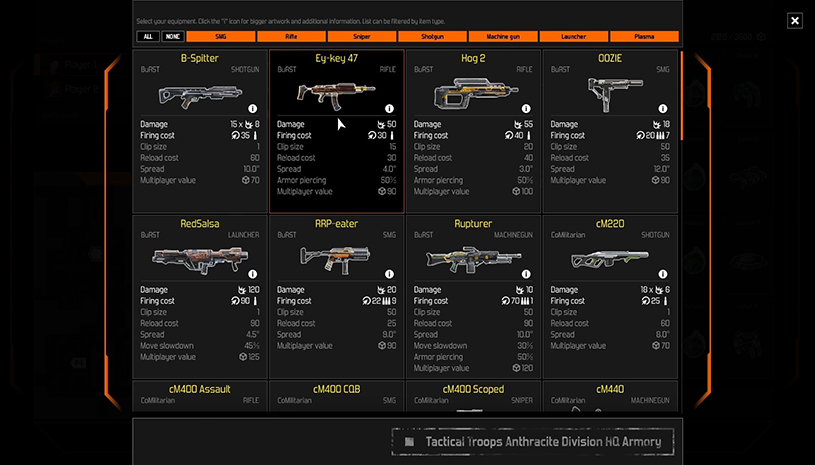Clear filters with the NONE button
The width and height of the screenshot is (815, 465).
pos(172,37)
